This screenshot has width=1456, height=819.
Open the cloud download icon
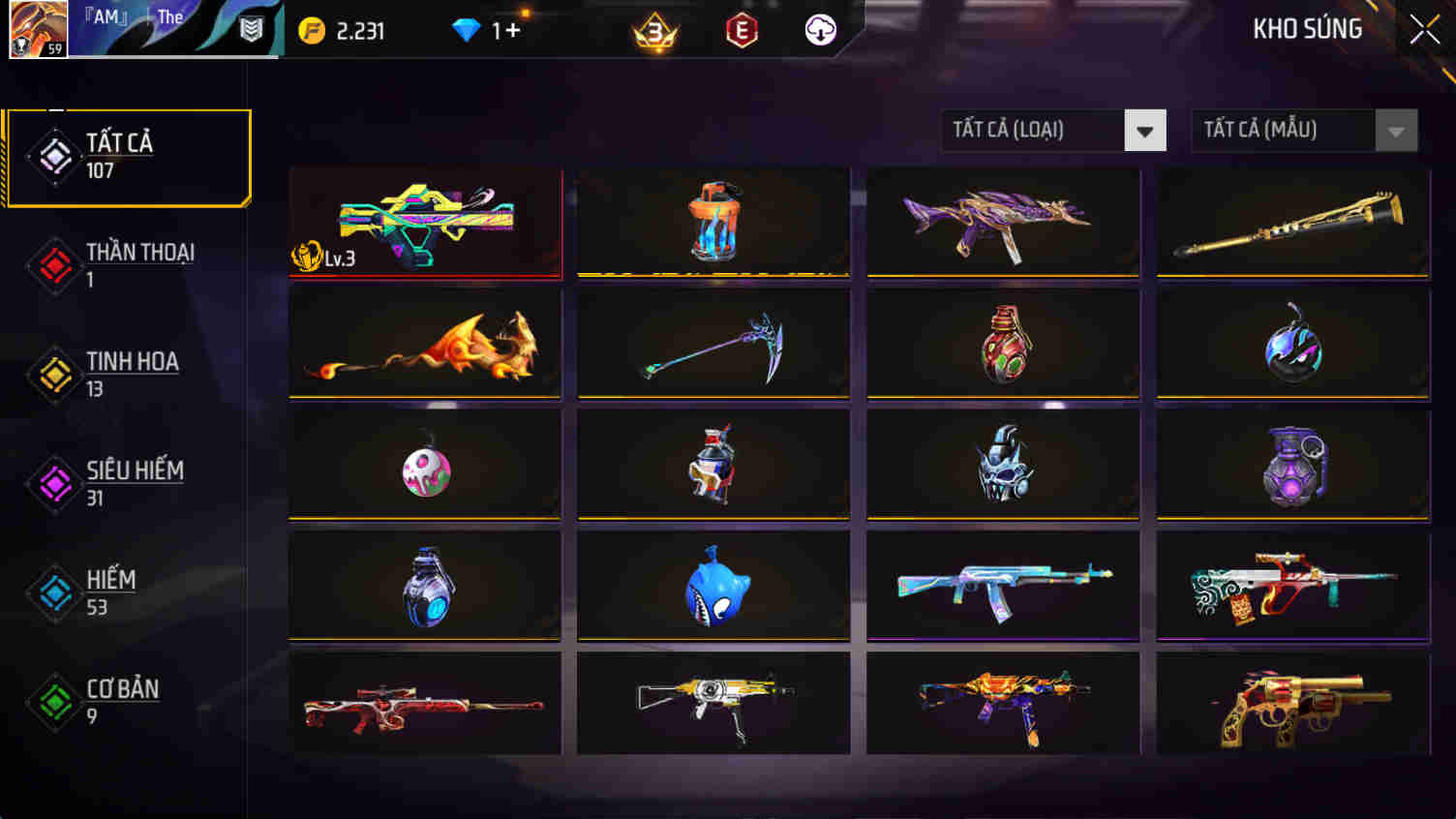click(818, 30)
